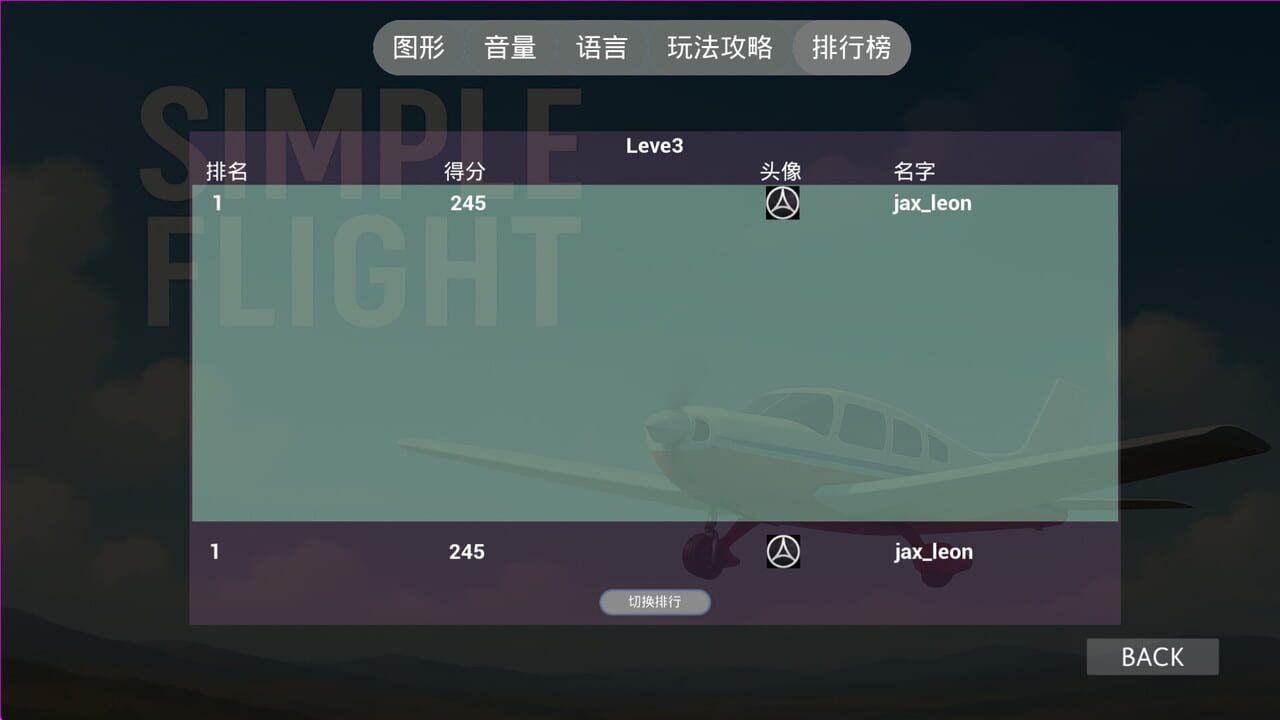Image resolution: width=1280 pixels, height=720 pixels.
Task: Click the leaderboard entry row for jax_leon
Action: pos(656,202)
